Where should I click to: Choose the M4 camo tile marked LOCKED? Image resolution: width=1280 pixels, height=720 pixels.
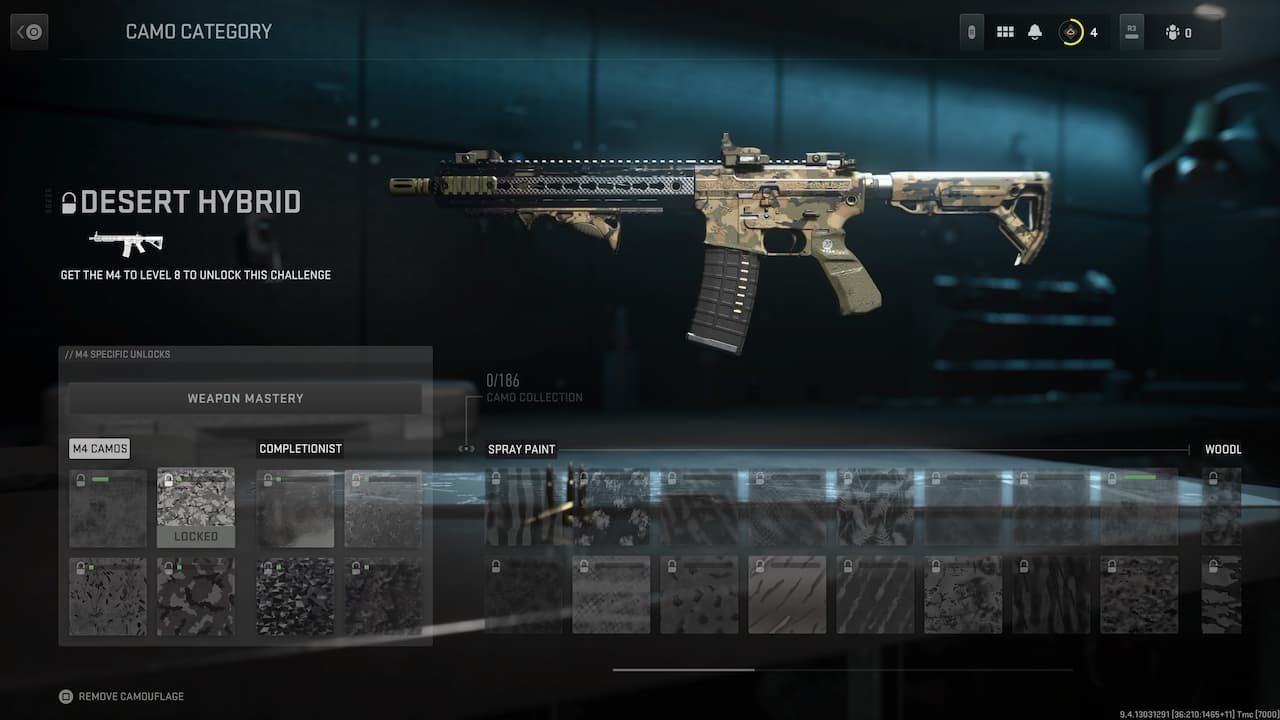196,508
